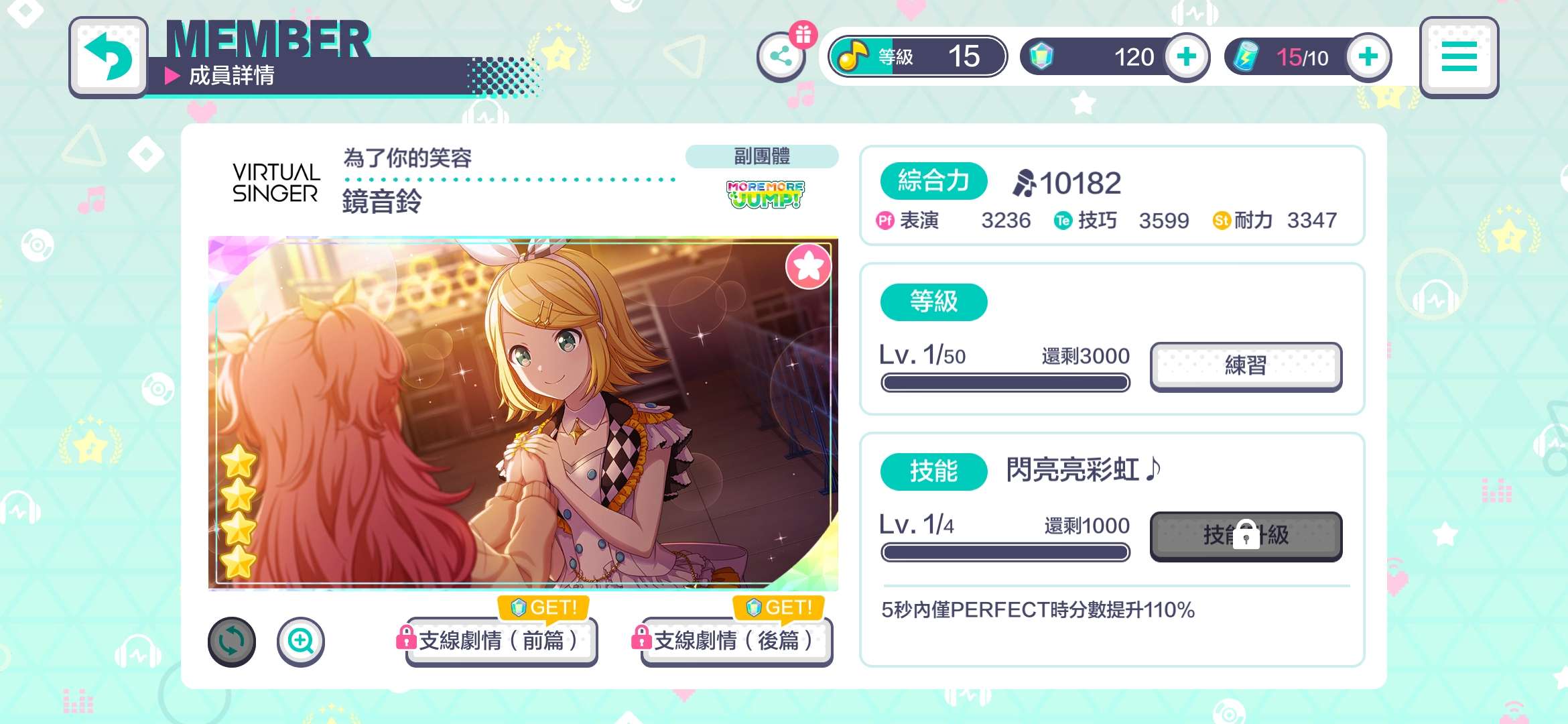This screenshot has width=1568, height=724.
Task: Open the magnifier to enlarge the card art
Action: [301, 642]
